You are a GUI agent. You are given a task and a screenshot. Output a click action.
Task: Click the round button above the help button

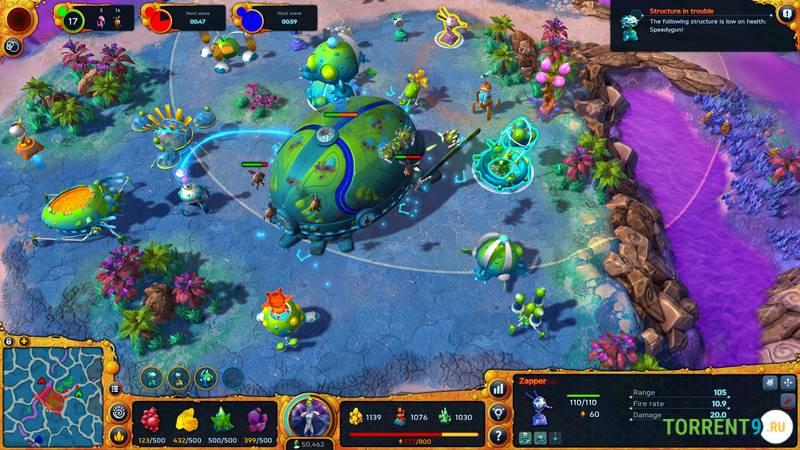pyautogui.click(x=498, y=412)
